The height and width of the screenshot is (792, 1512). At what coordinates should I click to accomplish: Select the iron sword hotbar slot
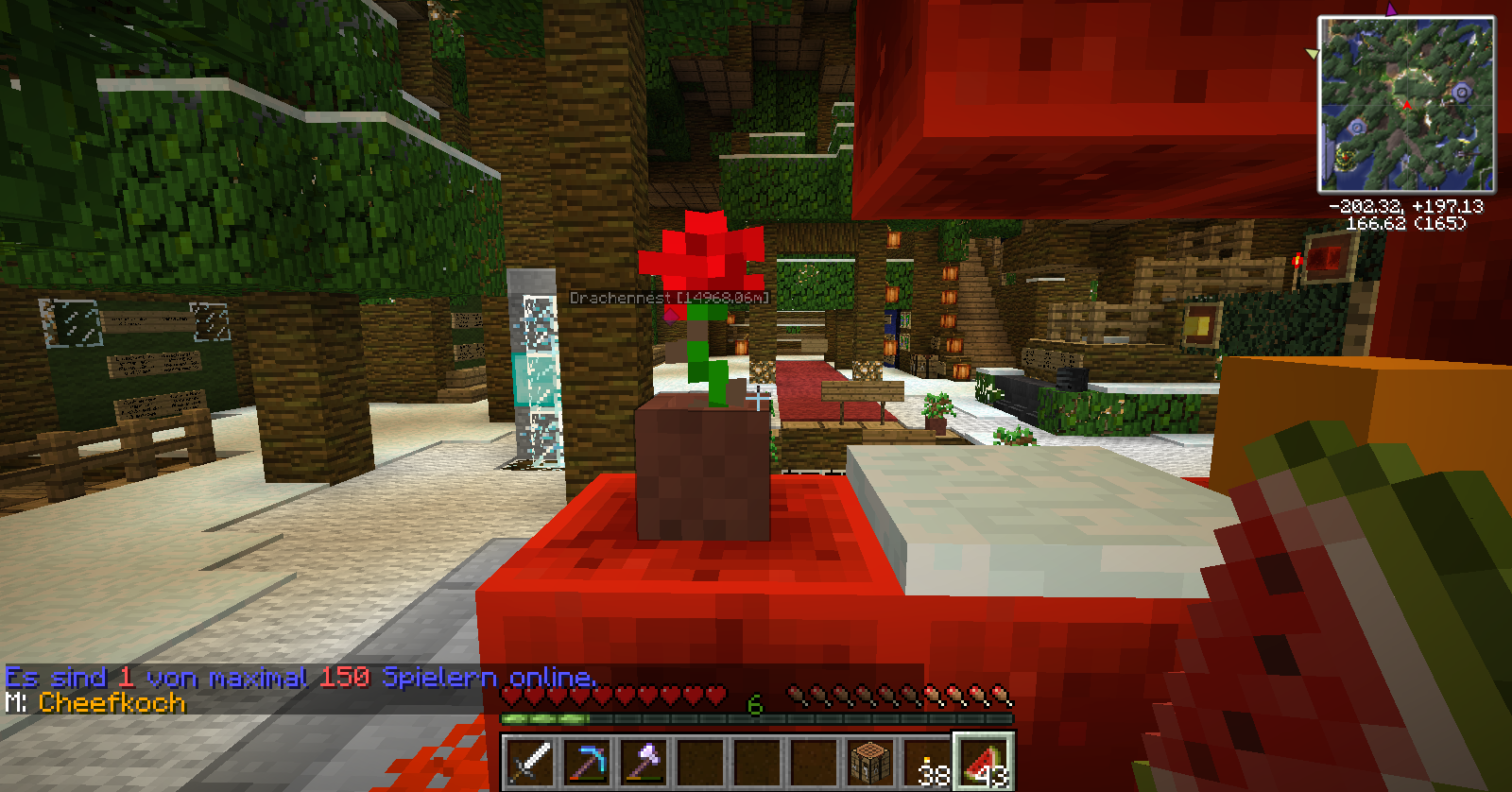pyautogui.click(x=531, y=762)
